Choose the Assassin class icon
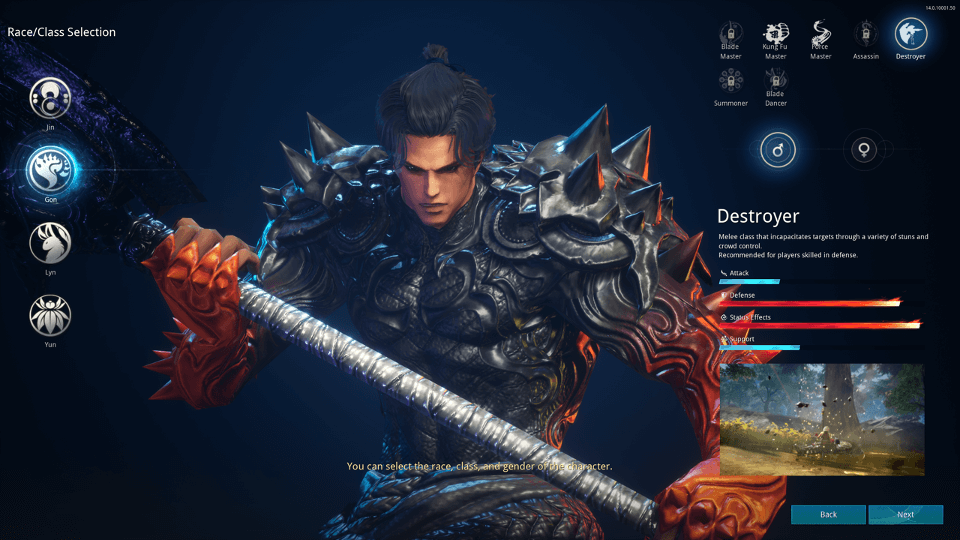The image size is (960, 540). tap(865, 33)
